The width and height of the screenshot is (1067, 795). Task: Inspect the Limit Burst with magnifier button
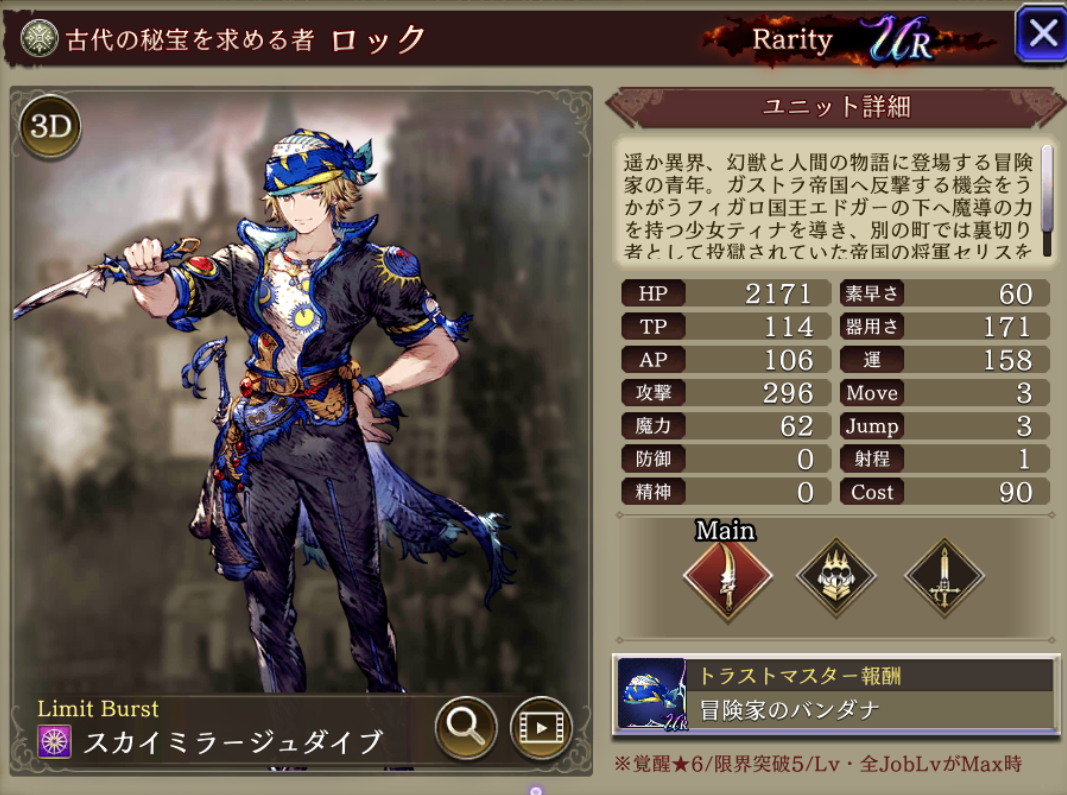(466, 726)
